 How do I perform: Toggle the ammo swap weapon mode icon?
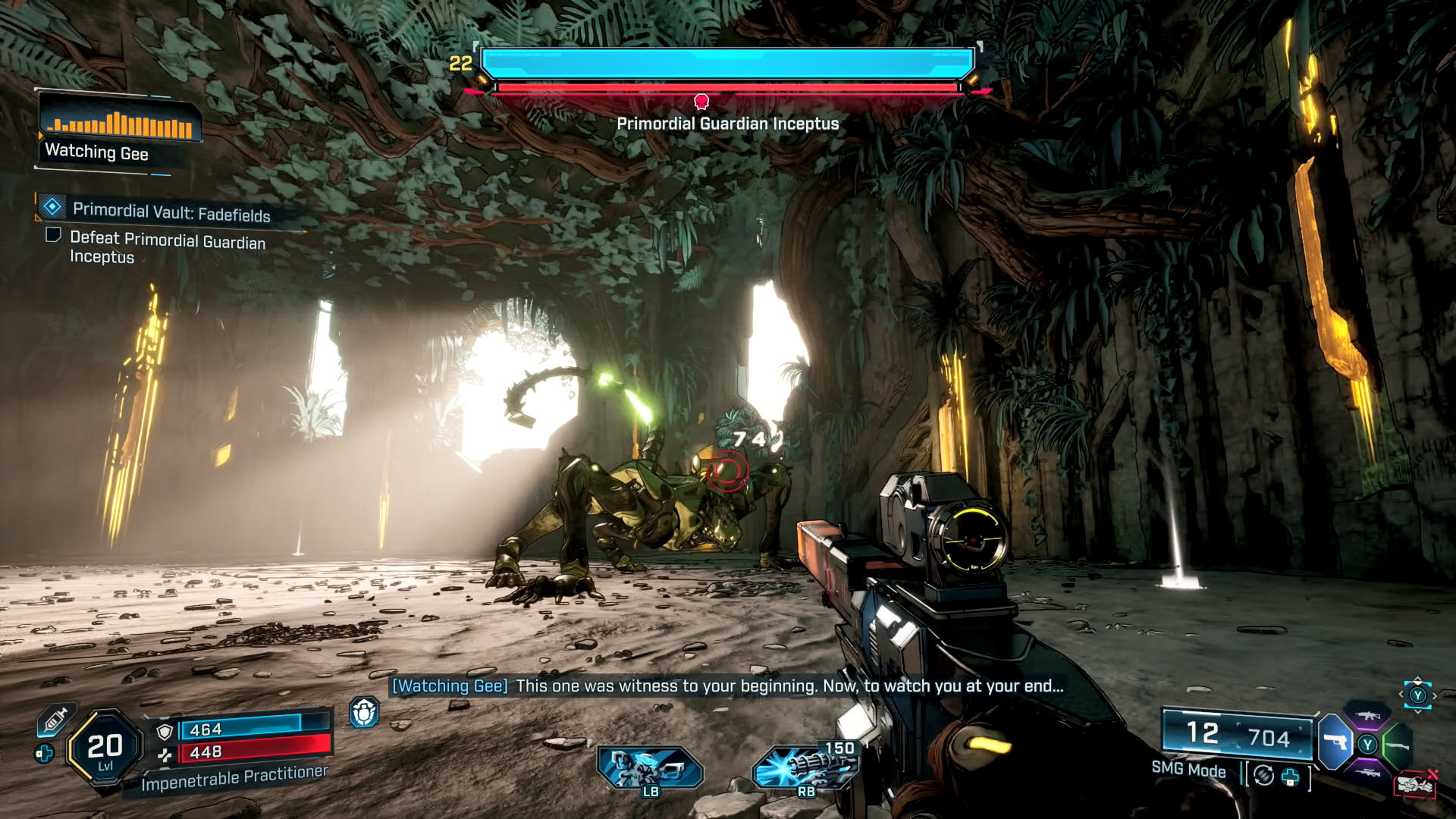point(1263,776)
